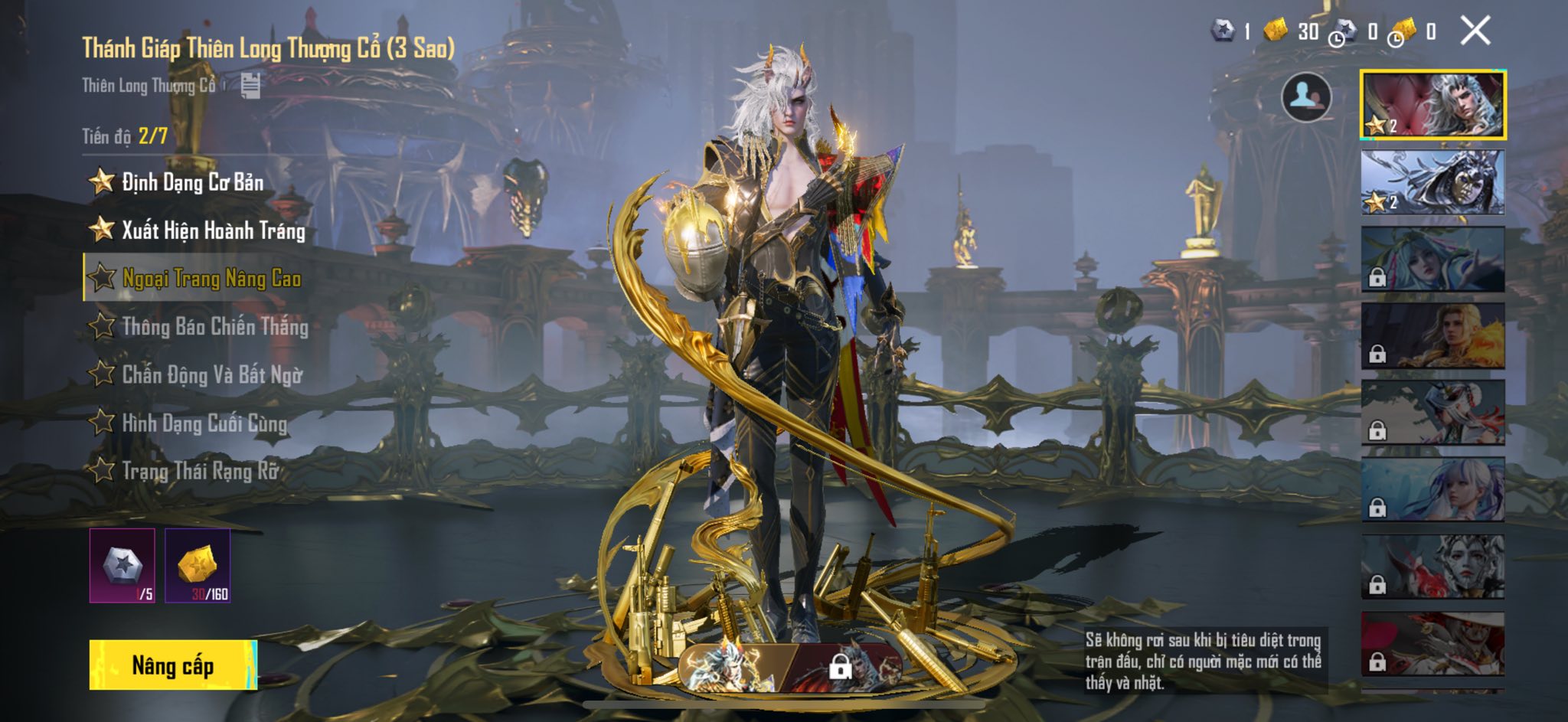1568x722 pixels.
Task: Open the Thông Báo Chiến Thắng level
Action: [214, 327]
